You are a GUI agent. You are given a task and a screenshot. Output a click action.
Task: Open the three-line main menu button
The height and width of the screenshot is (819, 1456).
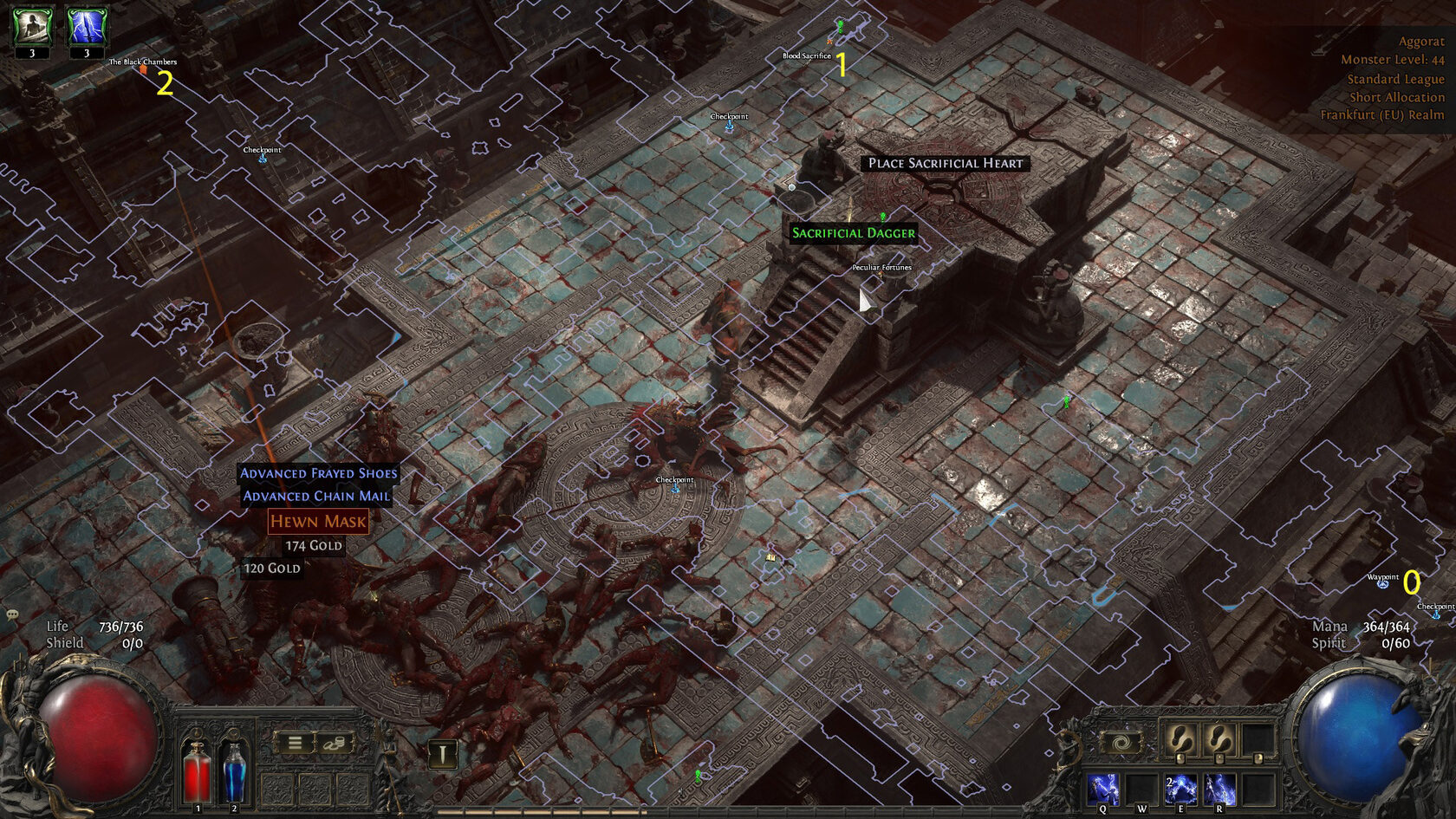click(295, 743)
